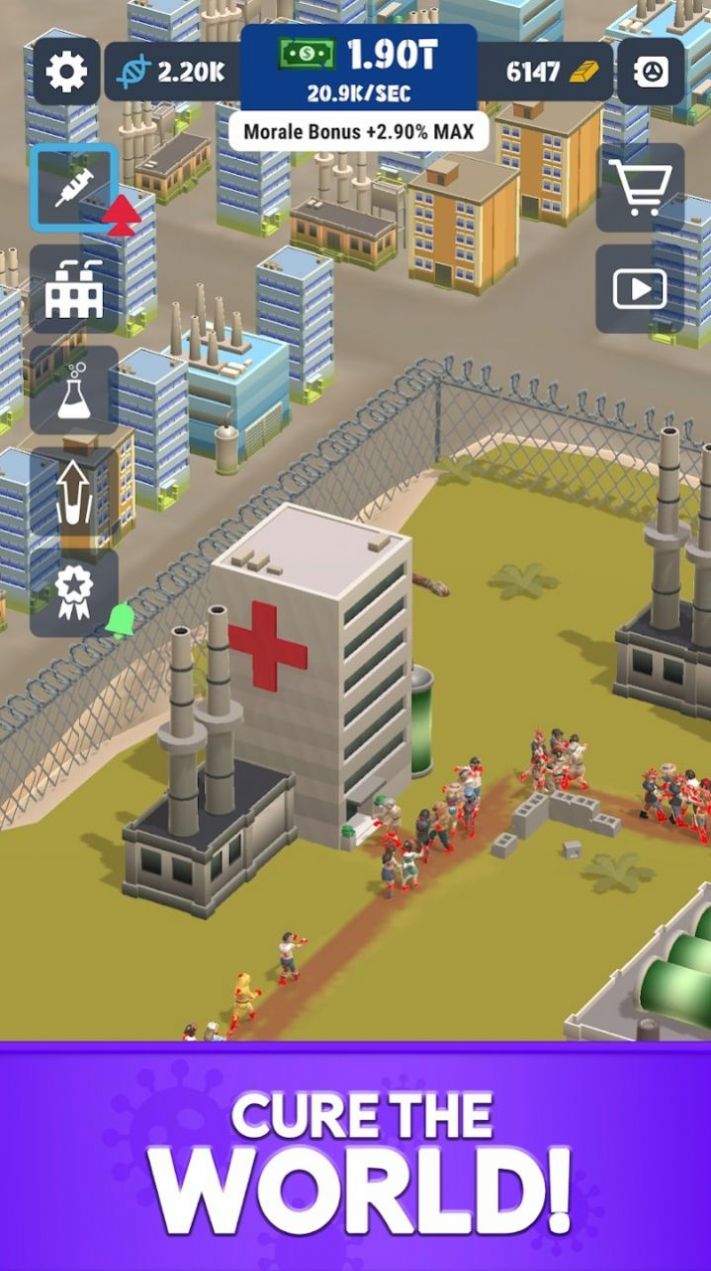Open the ribbon achievements menu
Screen dimensions: 711x1271
click(74, 593)
